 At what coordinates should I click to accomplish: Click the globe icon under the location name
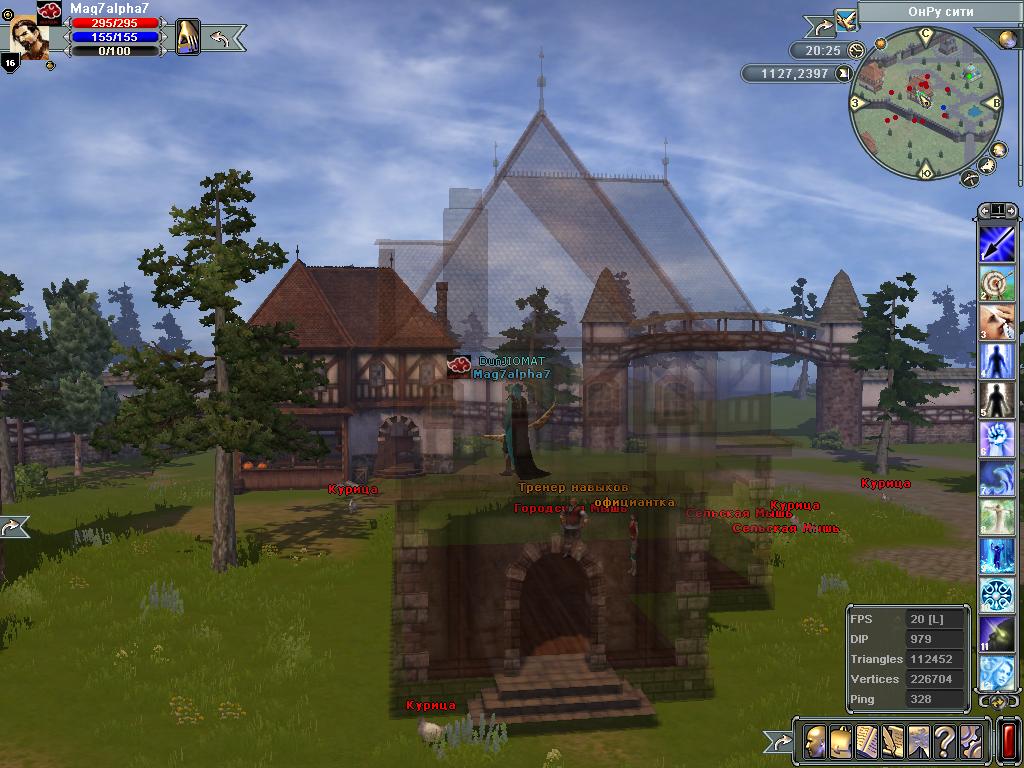click(1004, 39)
